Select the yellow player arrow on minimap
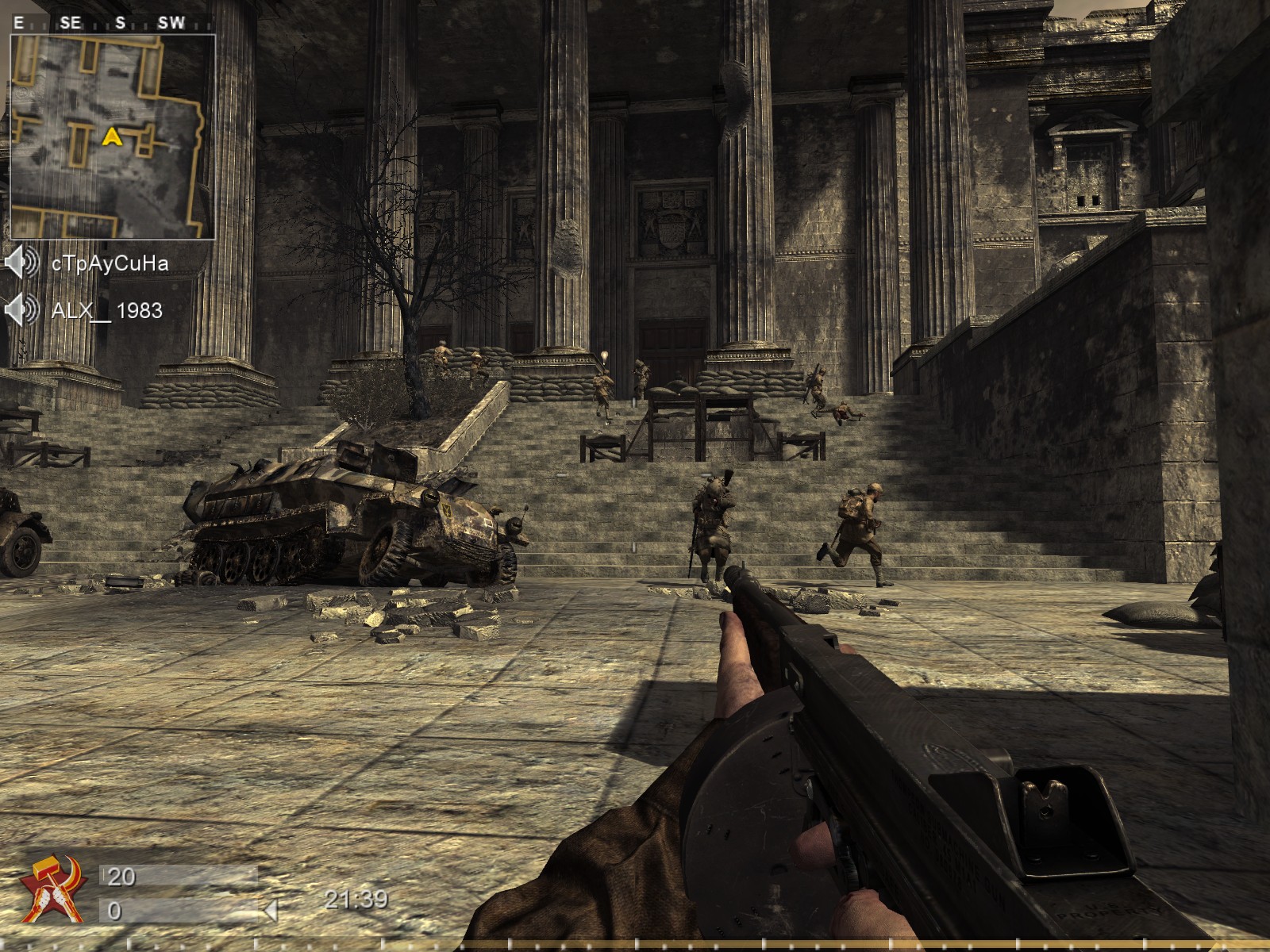The height and width of the screenshot is (952, 1270). point(112,137)
